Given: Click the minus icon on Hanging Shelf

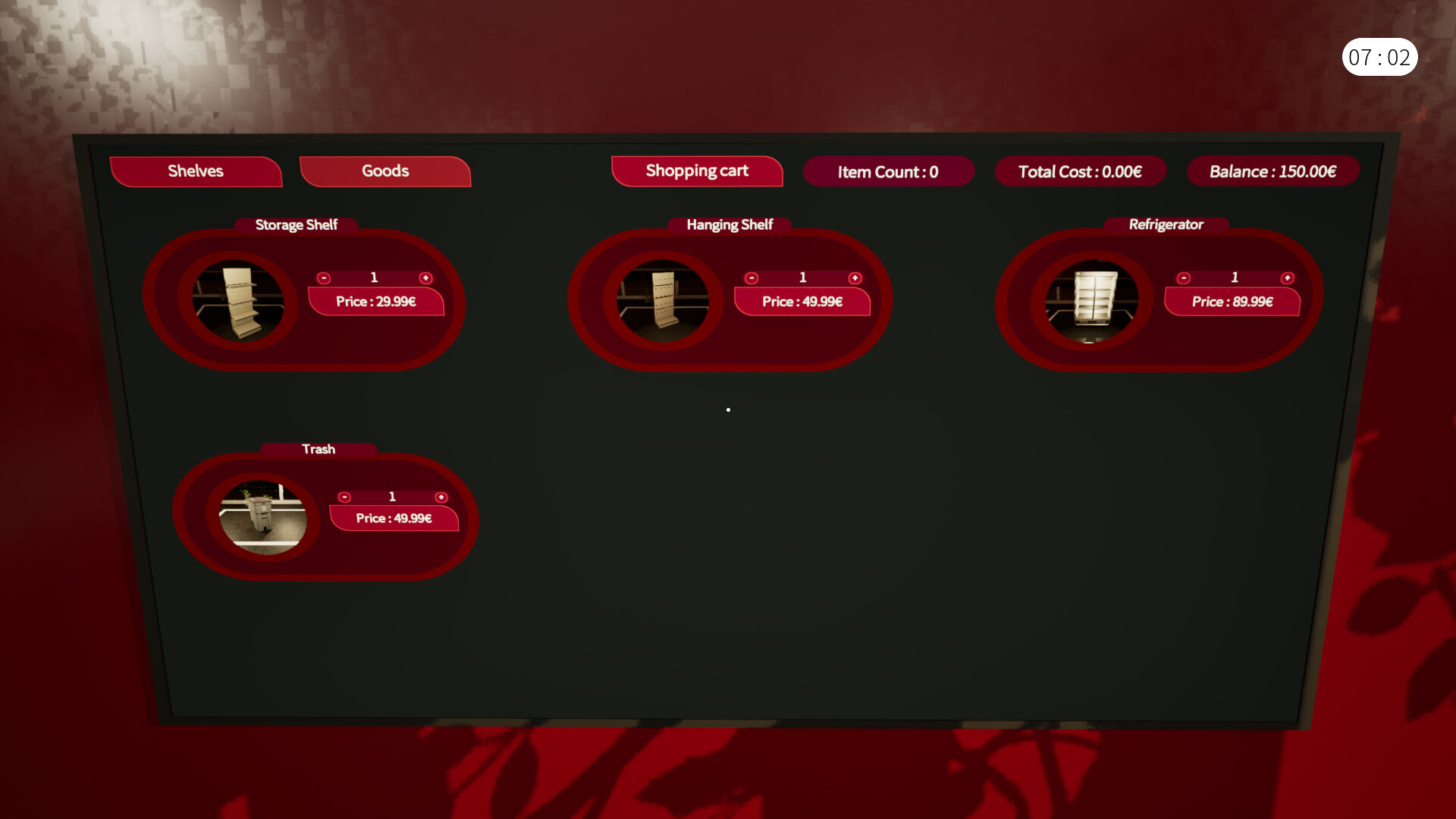Looking at the screenshot, I should coord(752,278).
